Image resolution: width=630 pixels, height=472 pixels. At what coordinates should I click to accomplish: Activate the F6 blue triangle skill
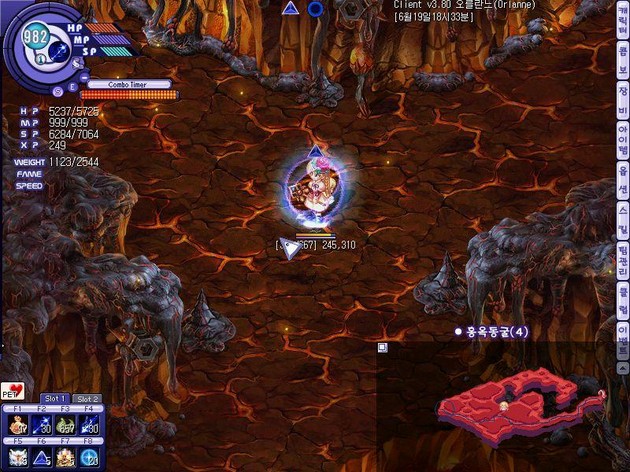42,457
